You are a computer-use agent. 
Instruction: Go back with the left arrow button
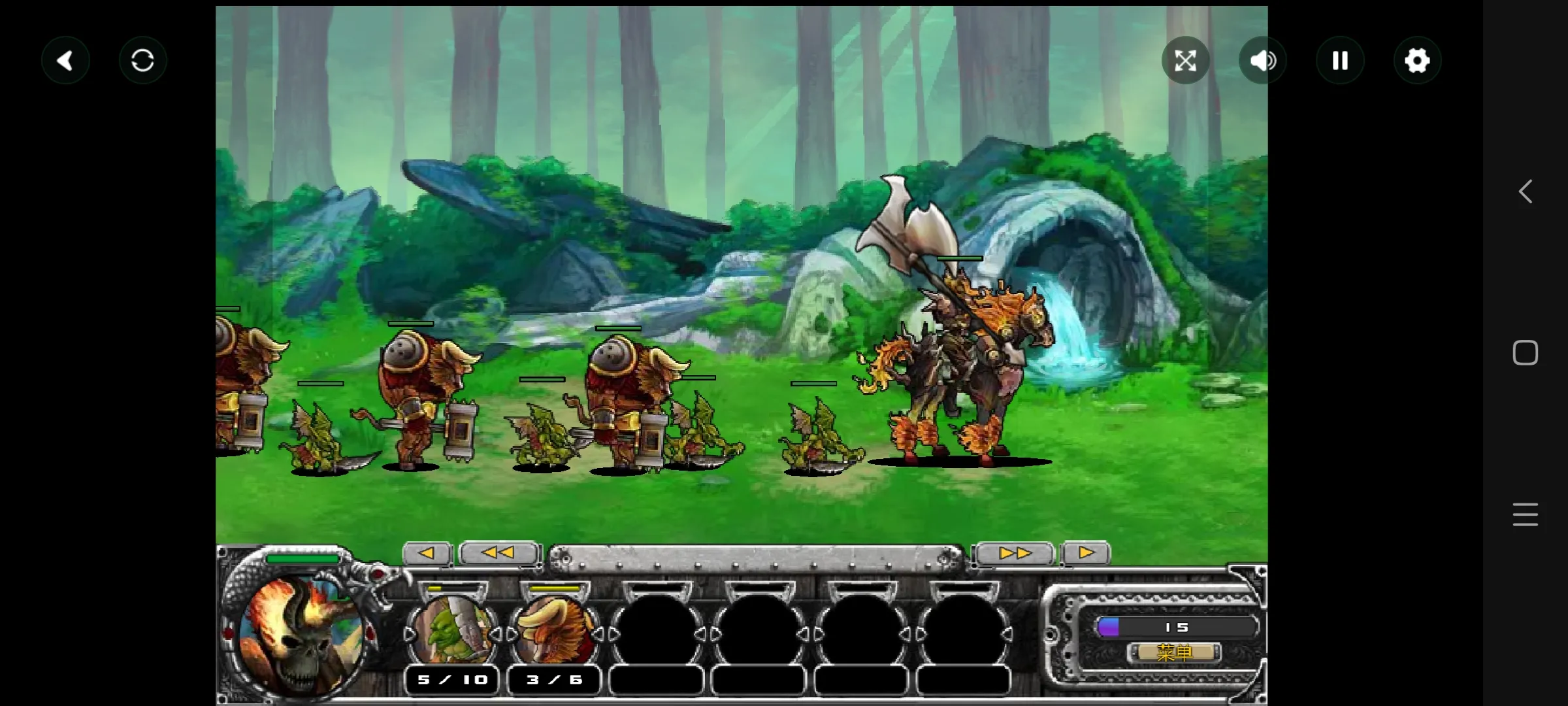coord(65,61)
